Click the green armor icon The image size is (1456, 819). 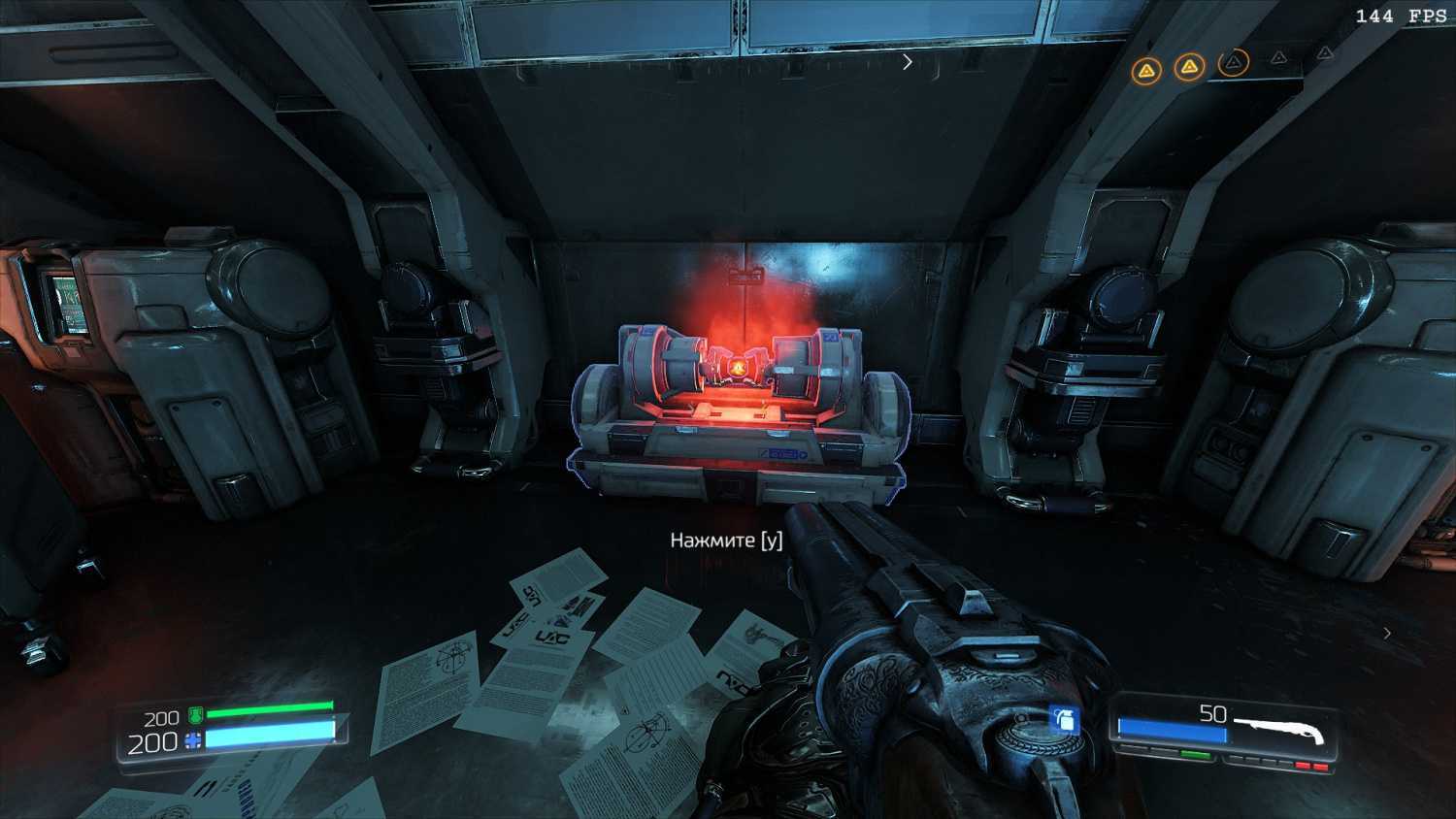[x=195, y=716]
